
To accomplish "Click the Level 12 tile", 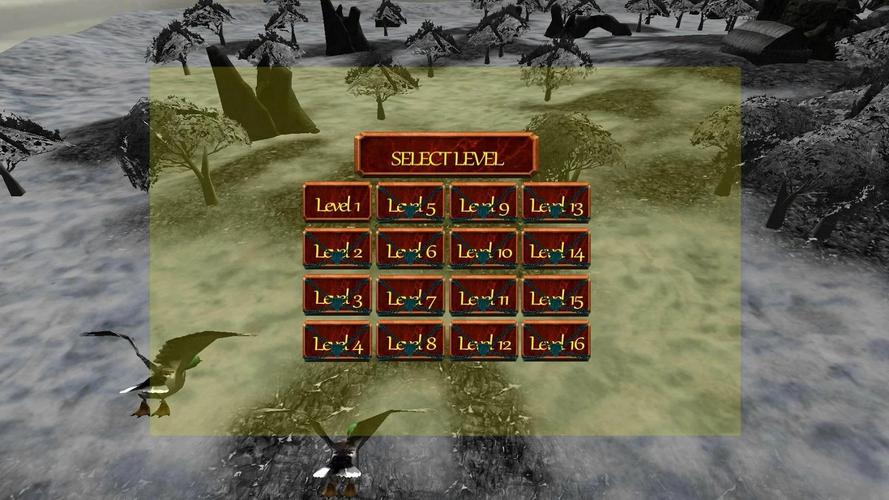I will point(483,342).
